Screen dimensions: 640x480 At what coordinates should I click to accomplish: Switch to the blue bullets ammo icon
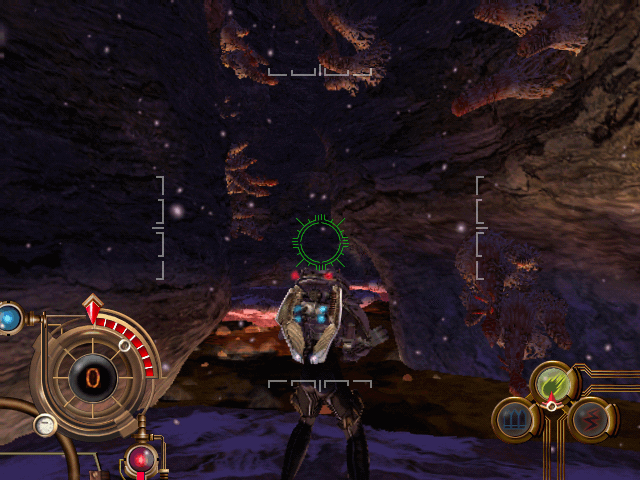(514, 419)
